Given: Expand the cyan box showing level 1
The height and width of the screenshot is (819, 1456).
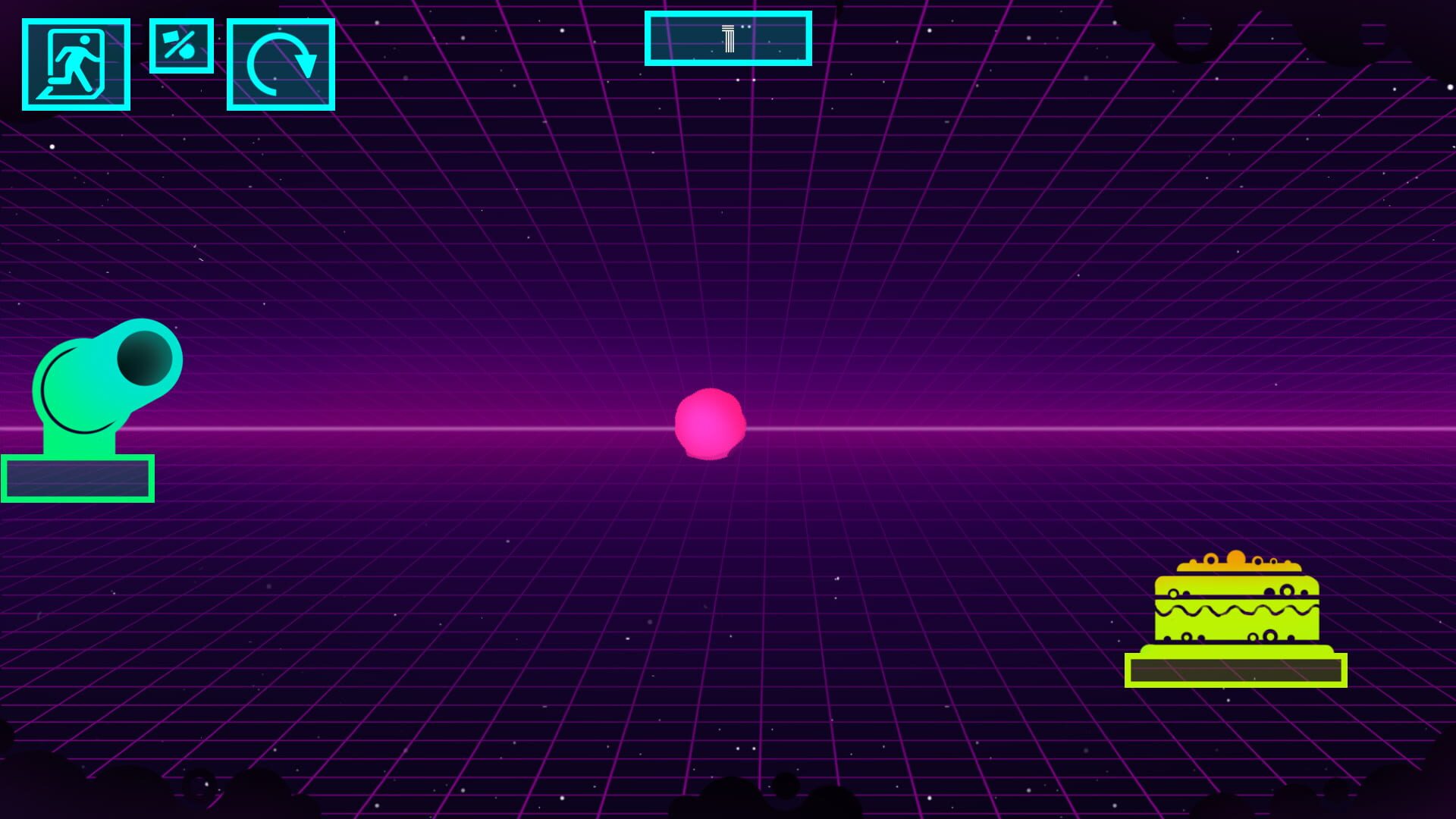Looking at the screenshot, I should [x=728, y=38].
